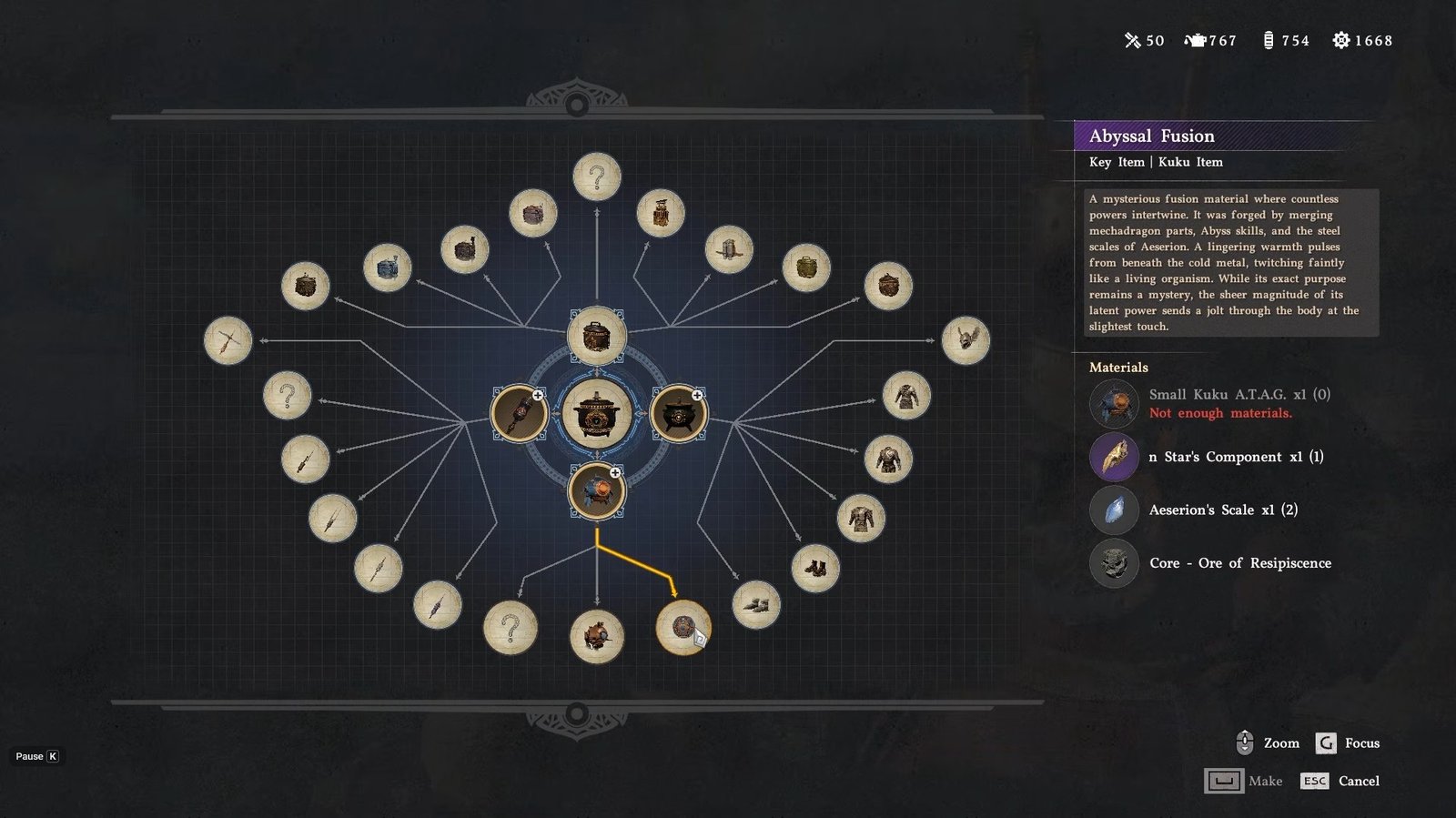Image resolution: width=1456 pixels, height=818 pixels.
Task: Pick the crossed-weapons recipe node
Action: coord(227,340)
